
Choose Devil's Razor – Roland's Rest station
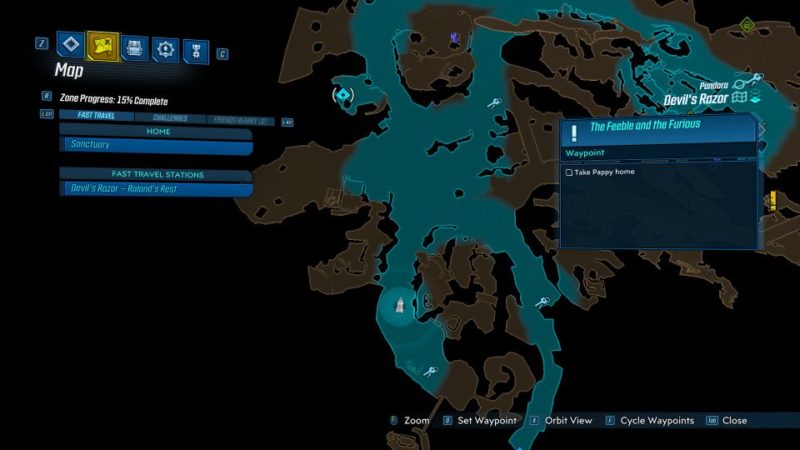pos(156,188)
